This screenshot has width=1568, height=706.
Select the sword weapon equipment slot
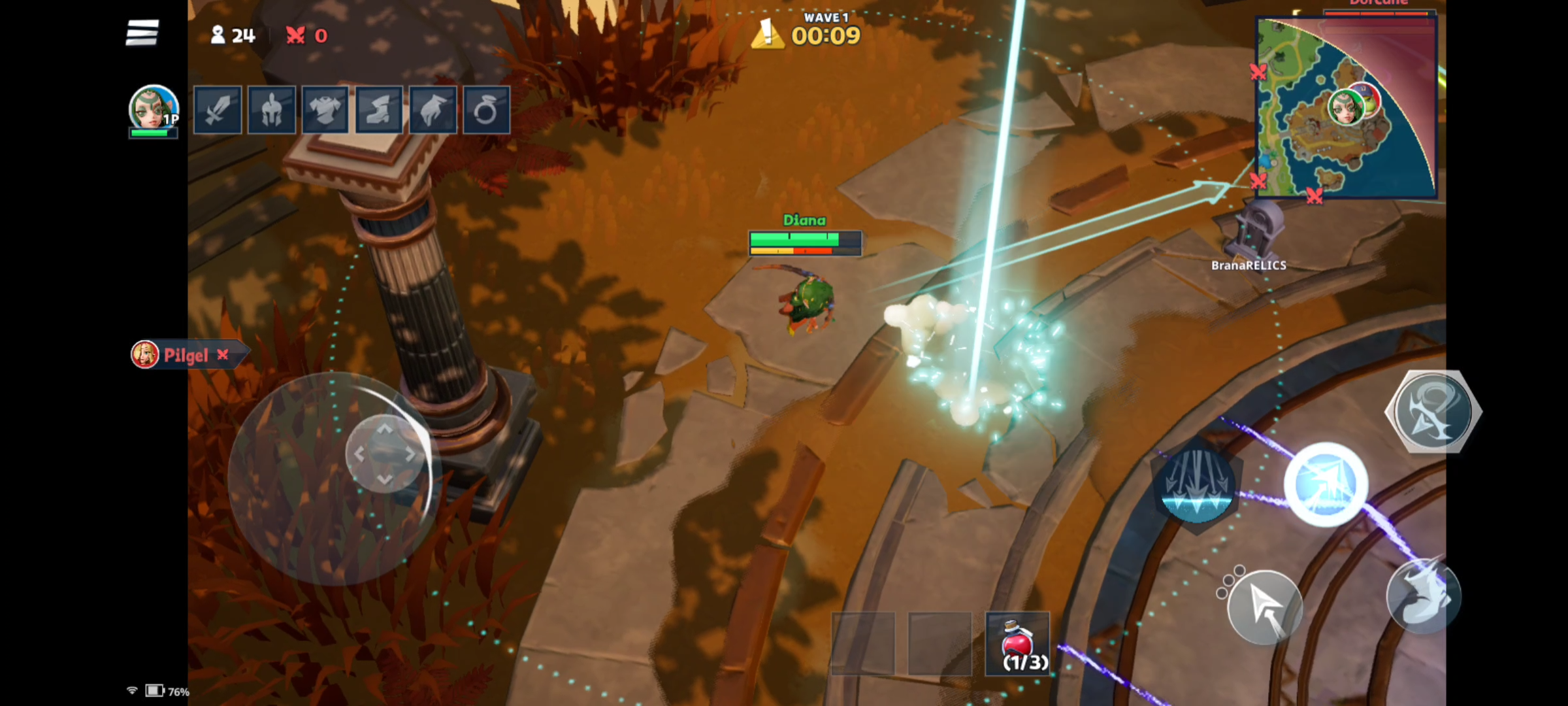pos(218,110)
